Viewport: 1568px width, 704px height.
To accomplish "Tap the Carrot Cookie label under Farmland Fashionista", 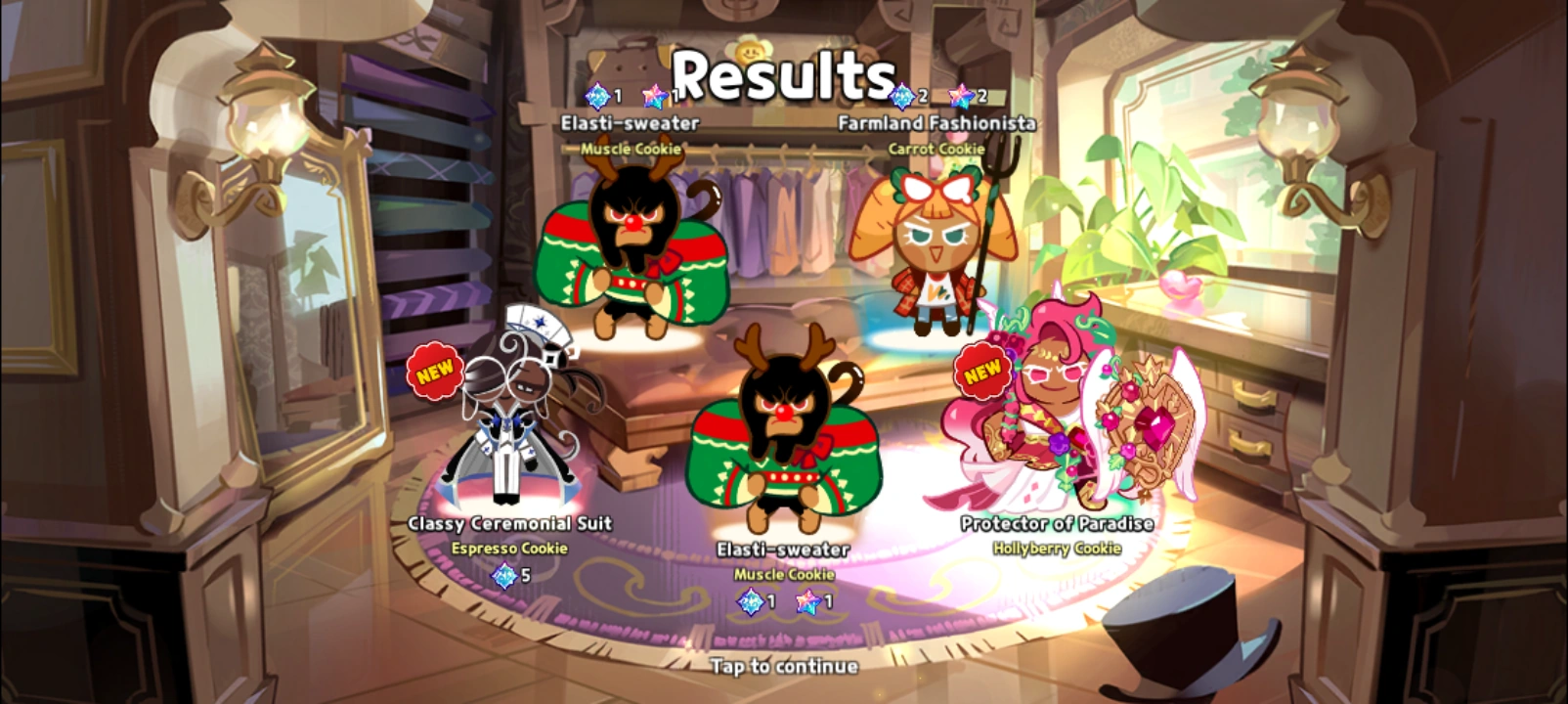I will [936, 148].
